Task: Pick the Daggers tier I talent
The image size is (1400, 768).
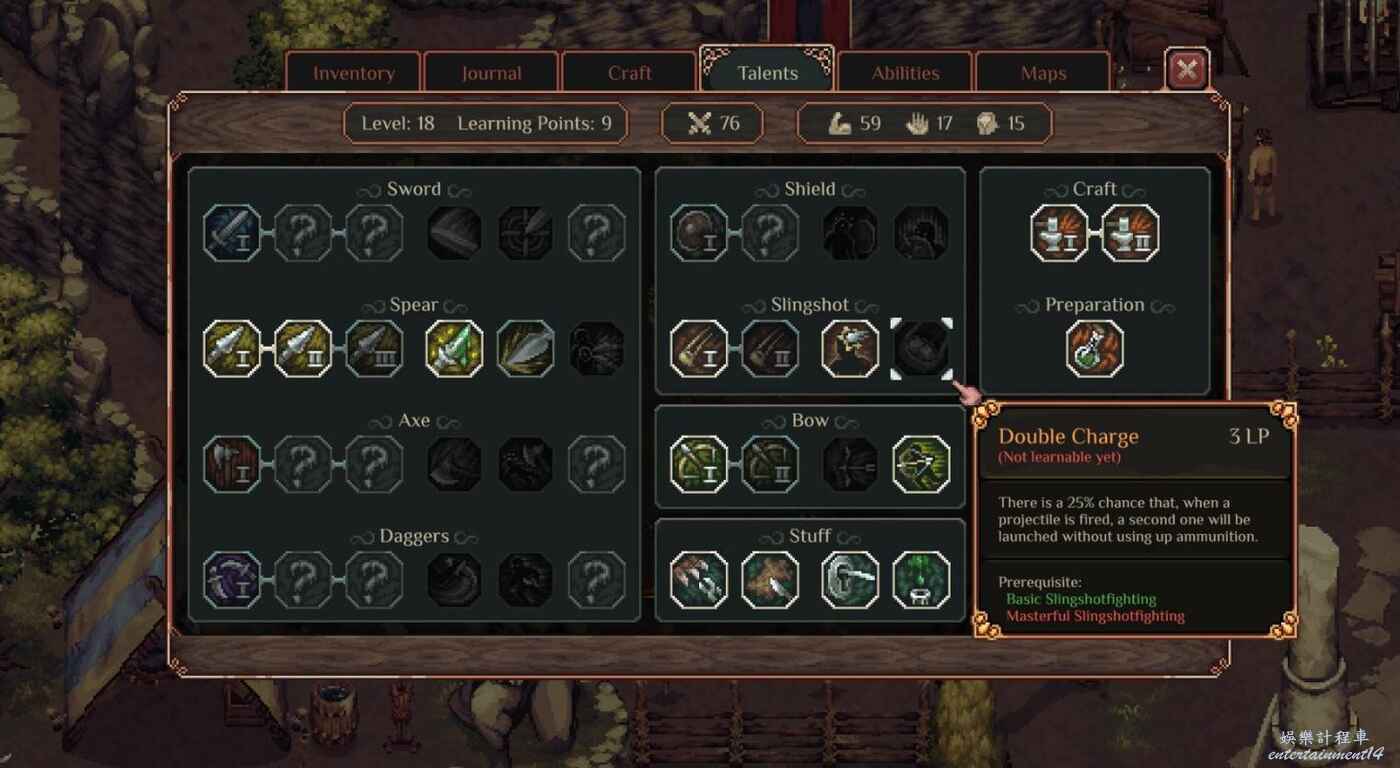Action: click(232, 580)
